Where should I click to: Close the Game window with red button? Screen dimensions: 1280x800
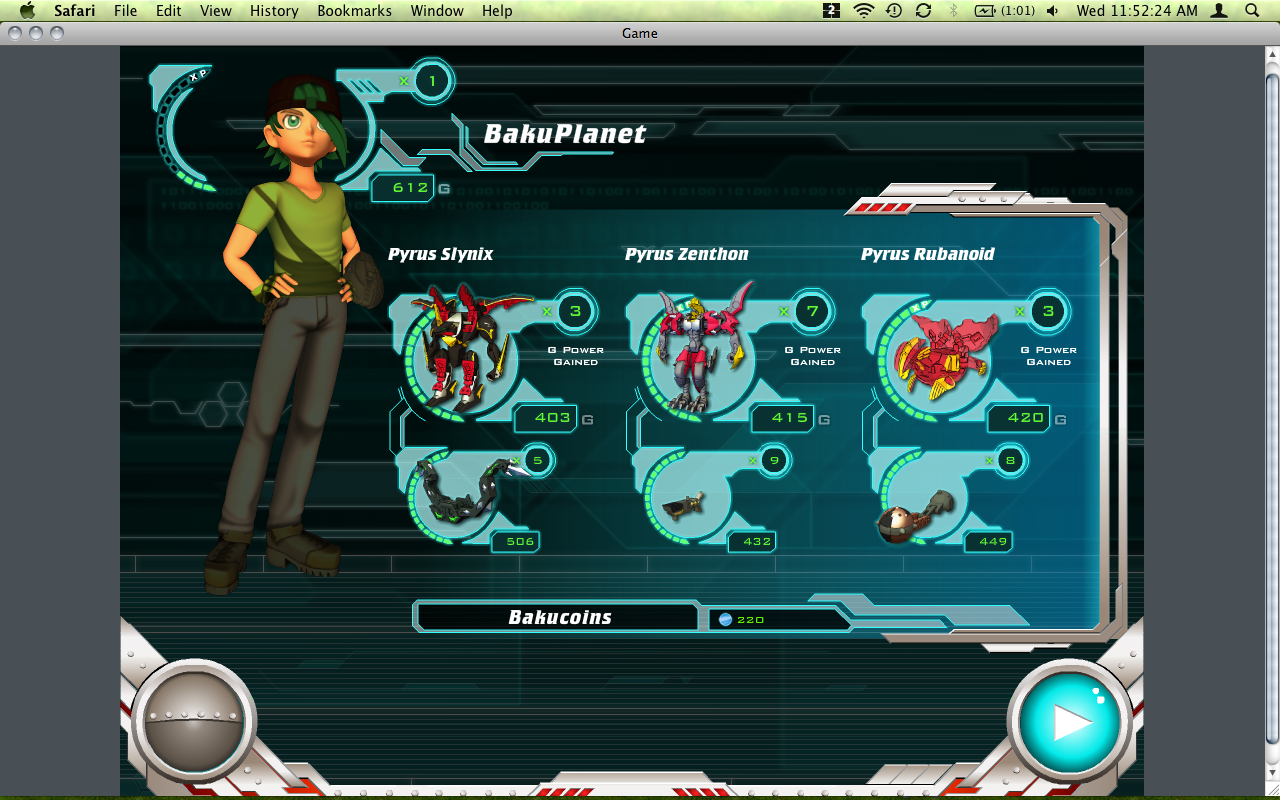(14, 33)
